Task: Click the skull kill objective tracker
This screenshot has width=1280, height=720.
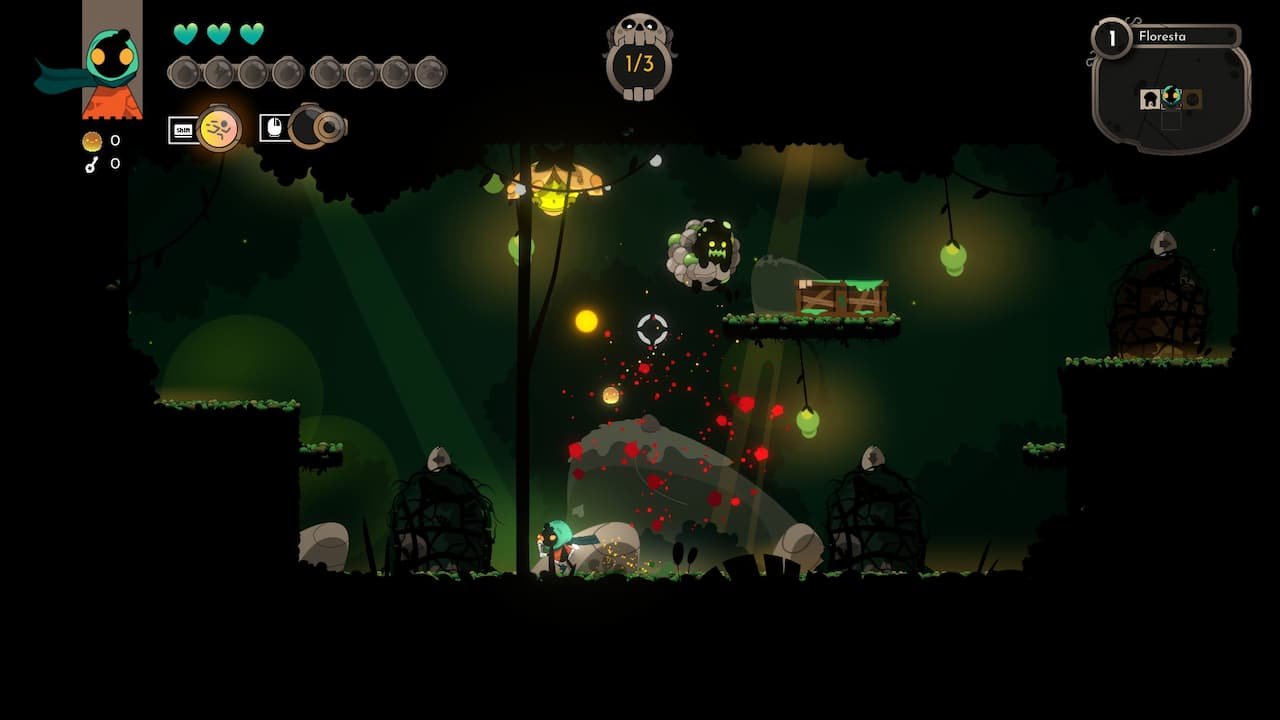Action: [x=639, y=60]
